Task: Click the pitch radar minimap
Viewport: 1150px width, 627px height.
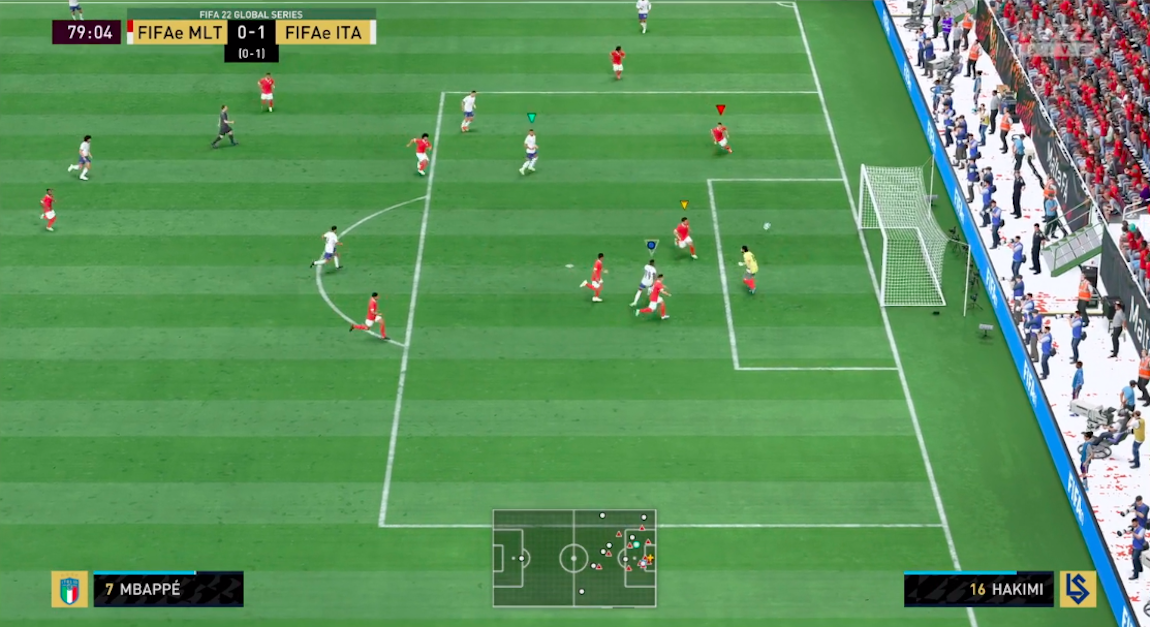Action: click(x=574, y=558)
